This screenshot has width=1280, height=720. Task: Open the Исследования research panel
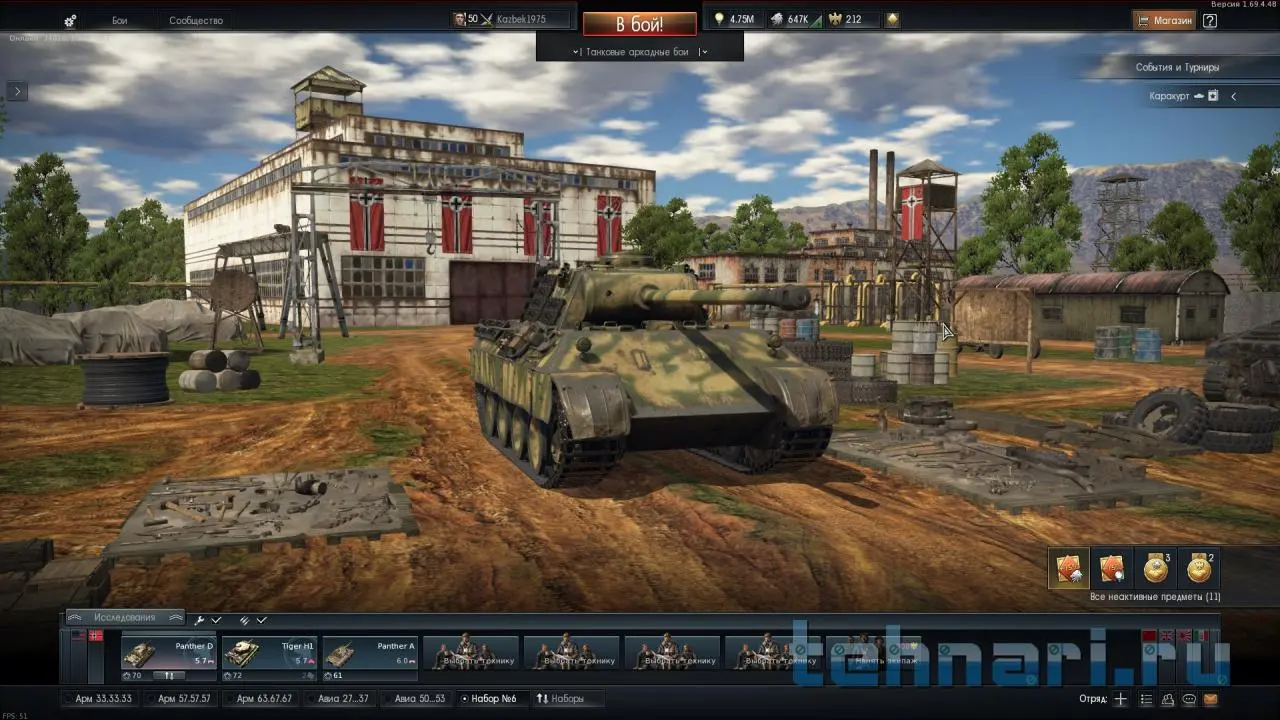coord(125,618)
